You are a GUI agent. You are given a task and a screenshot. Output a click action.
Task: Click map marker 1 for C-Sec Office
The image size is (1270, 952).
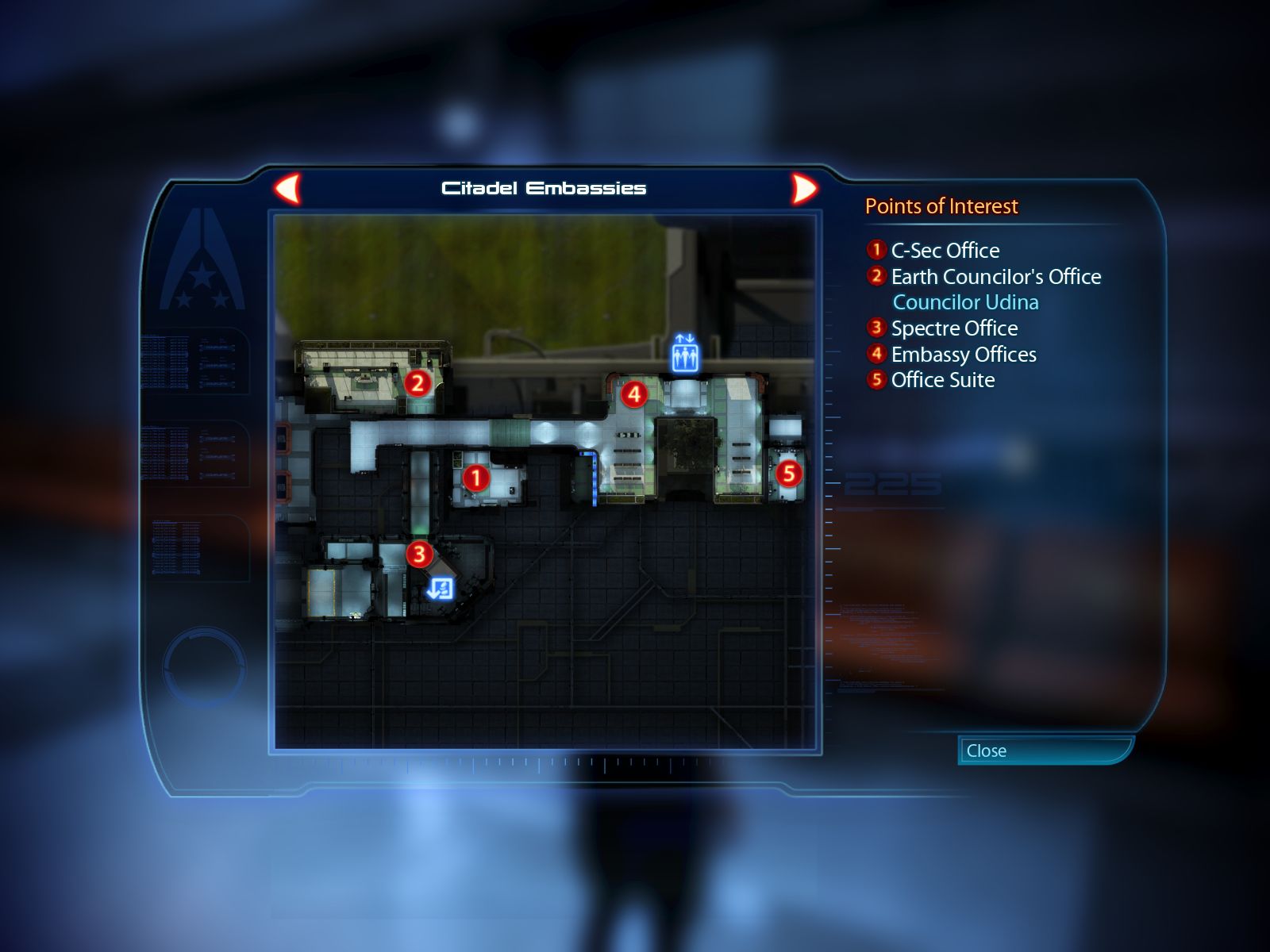(x=475, y=478)
